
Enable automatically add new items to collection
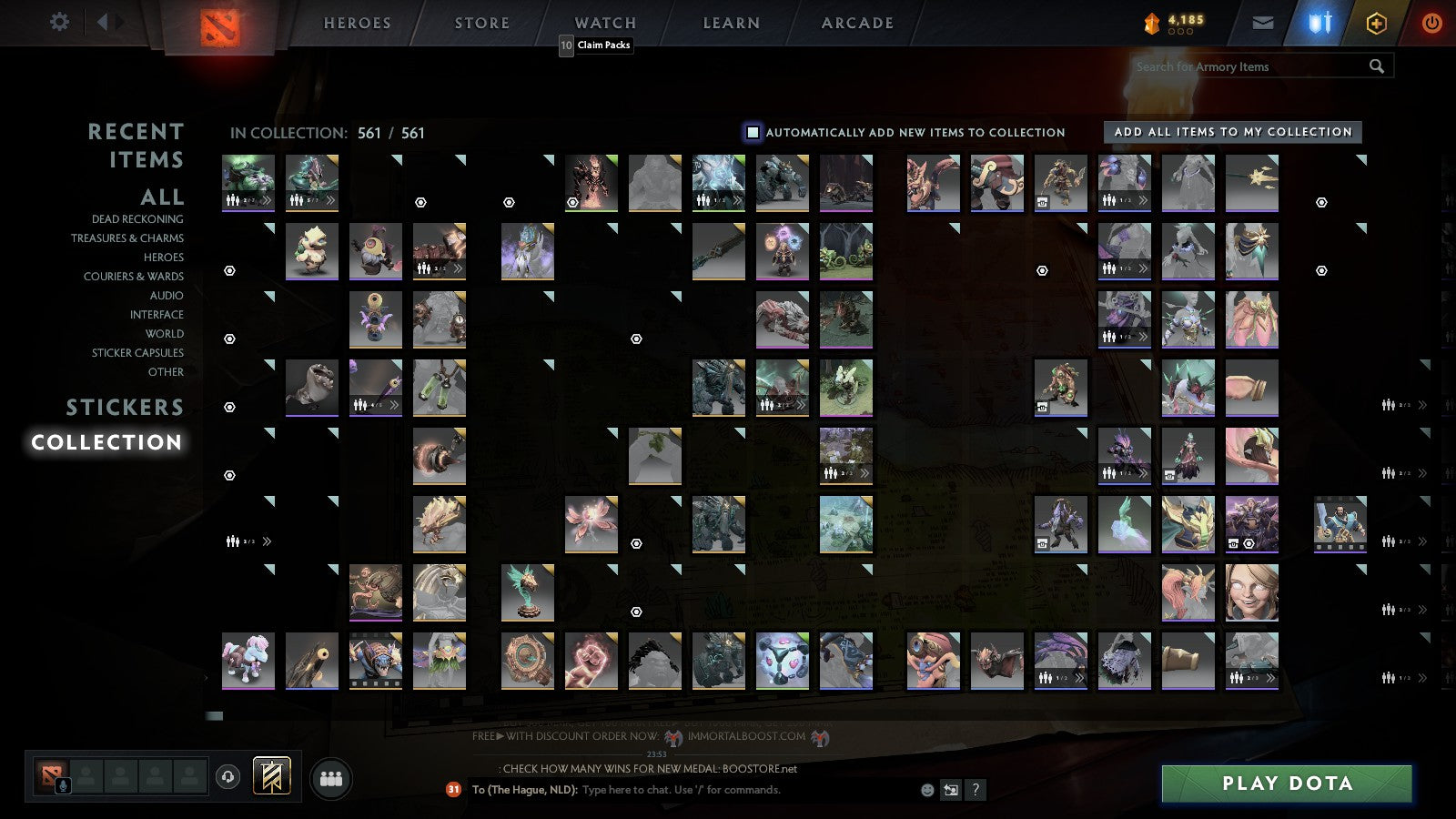pyautogui.click(x=753, y=132)
